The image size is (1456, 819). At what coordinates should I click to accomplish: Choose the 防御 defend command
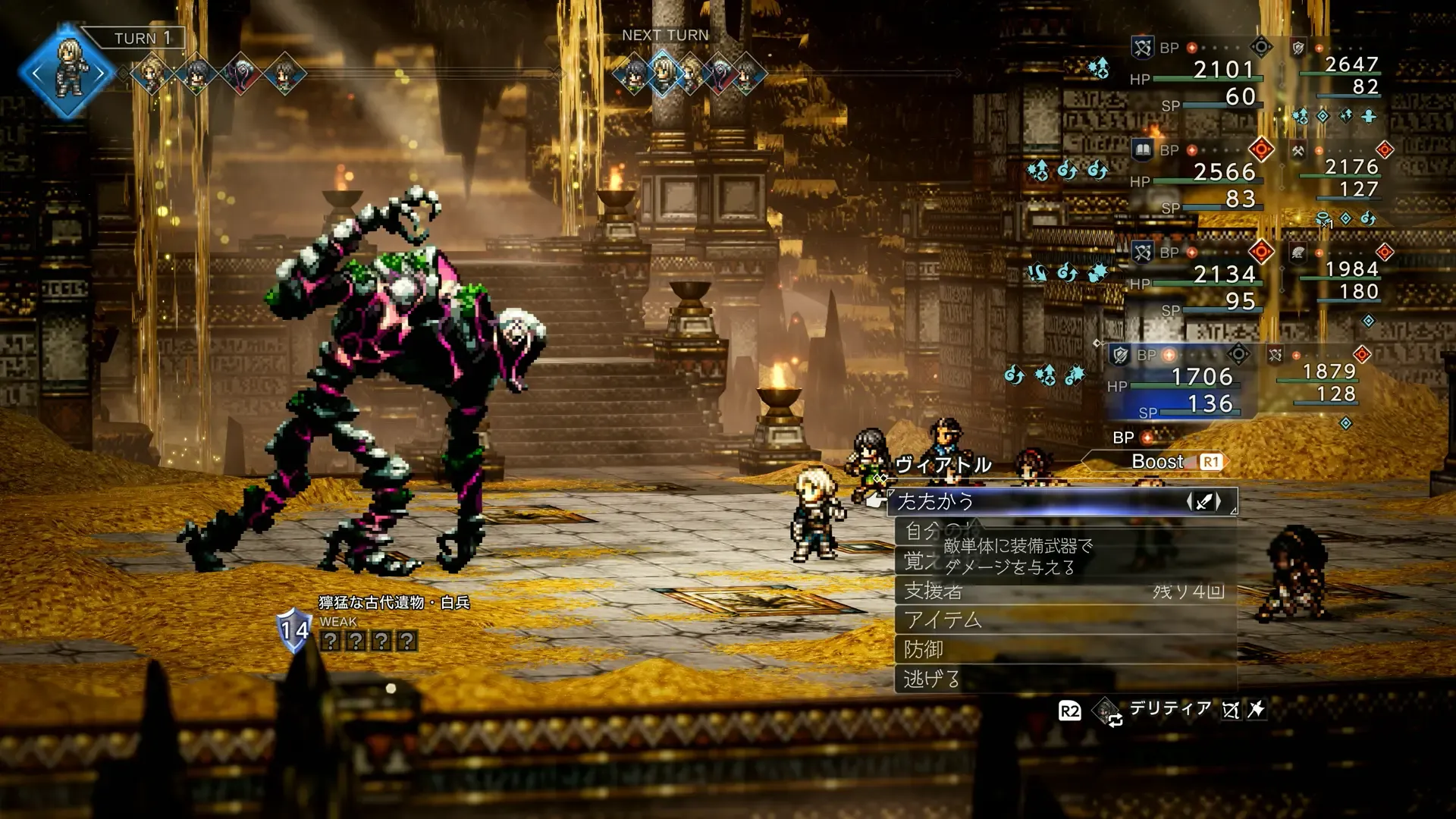coord(1062,650)
